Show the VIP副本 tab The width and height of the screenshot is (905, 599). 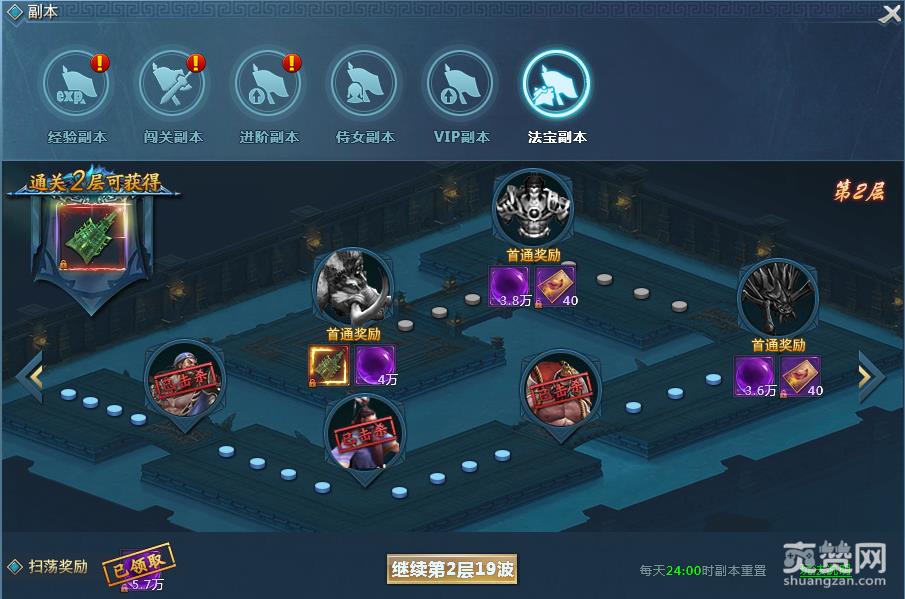click(x=460, y=84)
